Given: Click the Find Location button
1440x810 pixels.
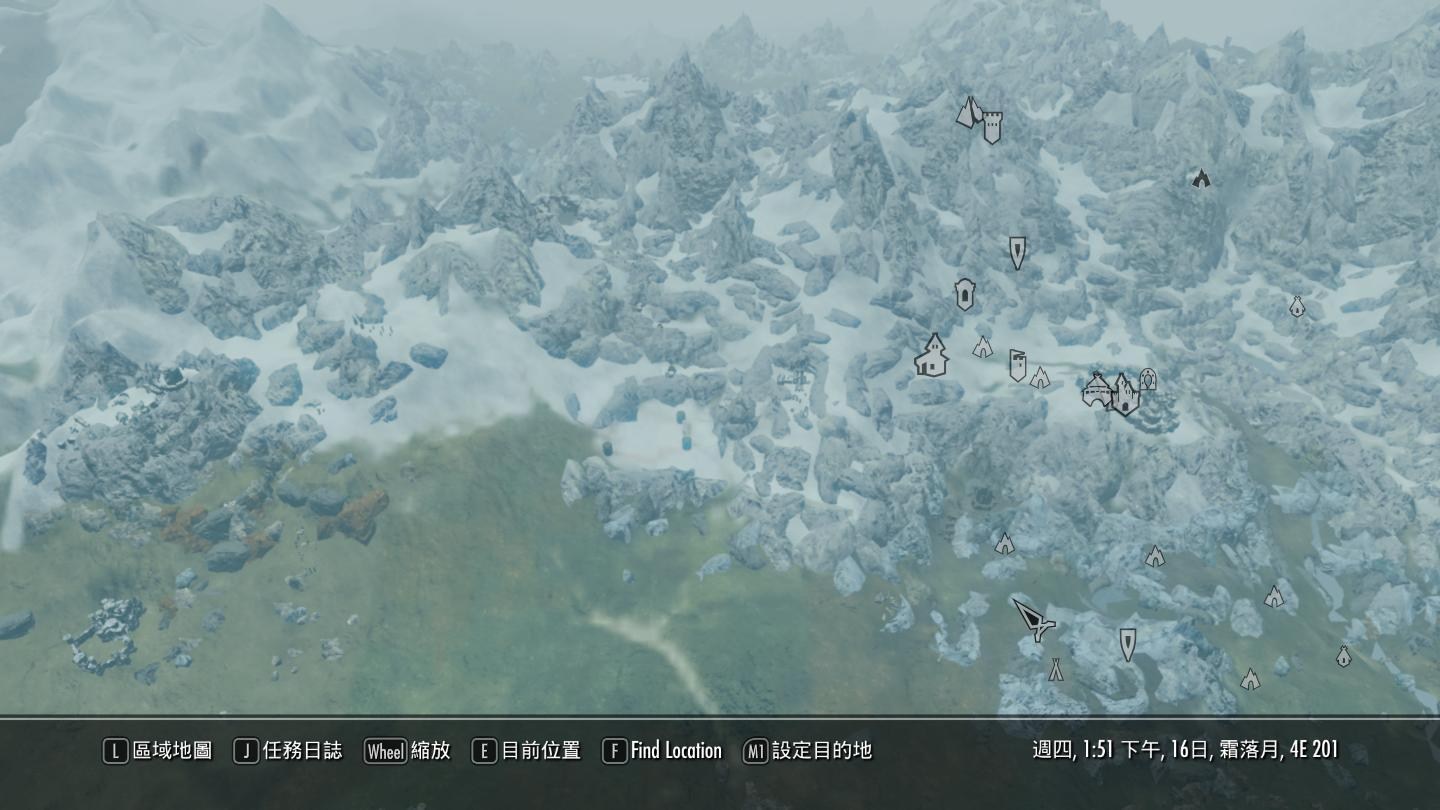Looking at the screenshot, I should [662, 751].
